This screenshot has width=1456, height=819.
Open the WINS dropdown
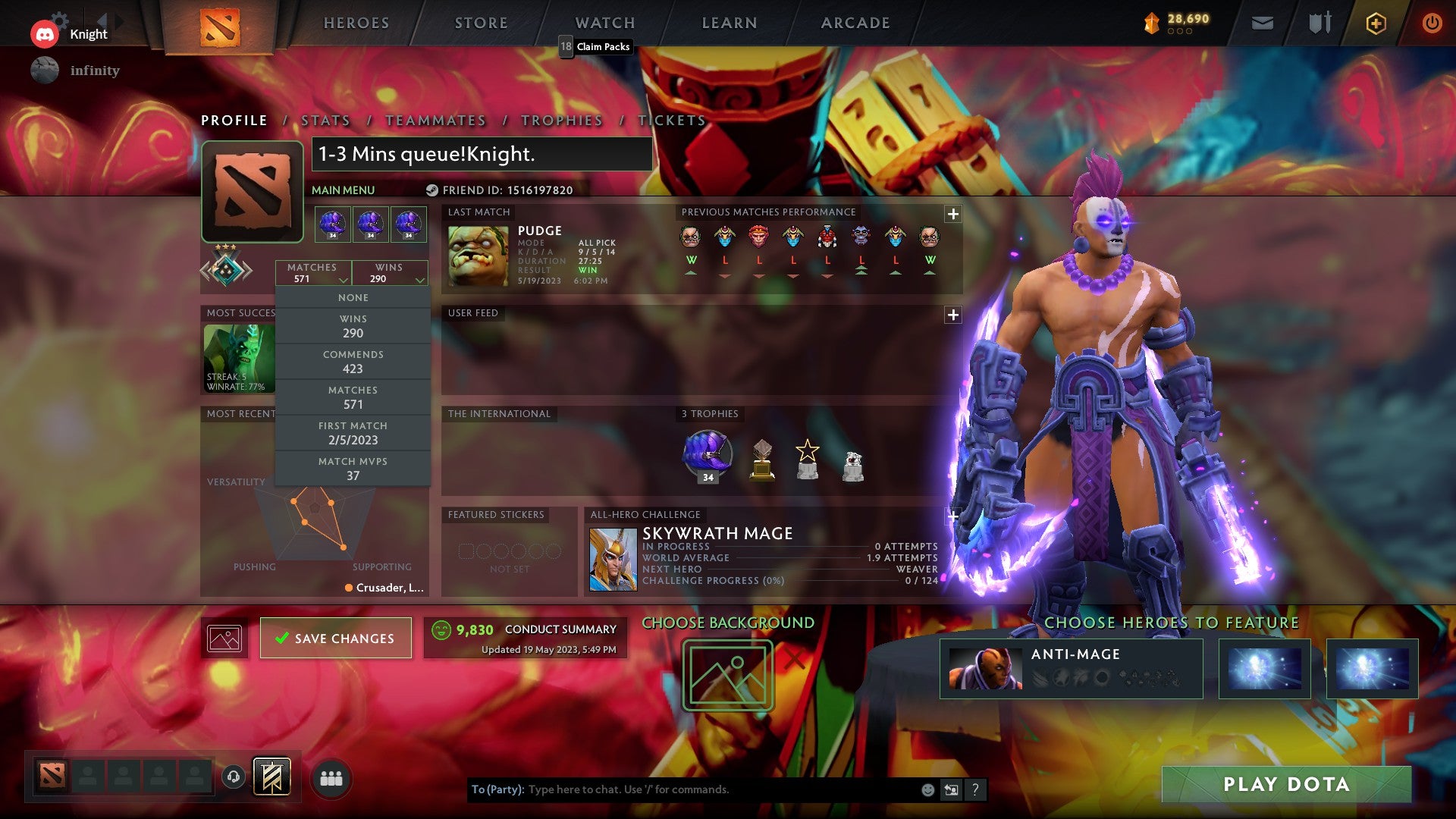pos(390,273)
